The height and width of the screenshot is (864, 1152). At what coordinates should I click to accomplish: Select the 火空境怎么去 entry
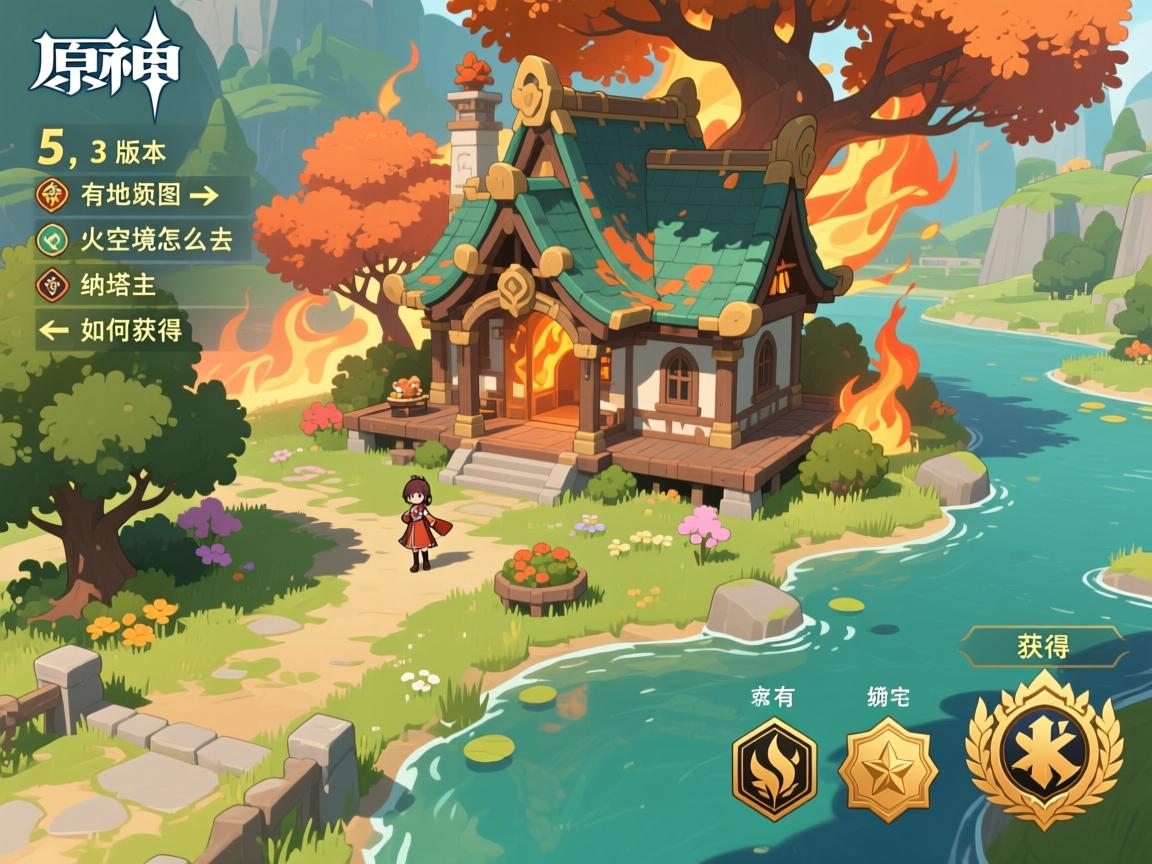coord(140,240)
